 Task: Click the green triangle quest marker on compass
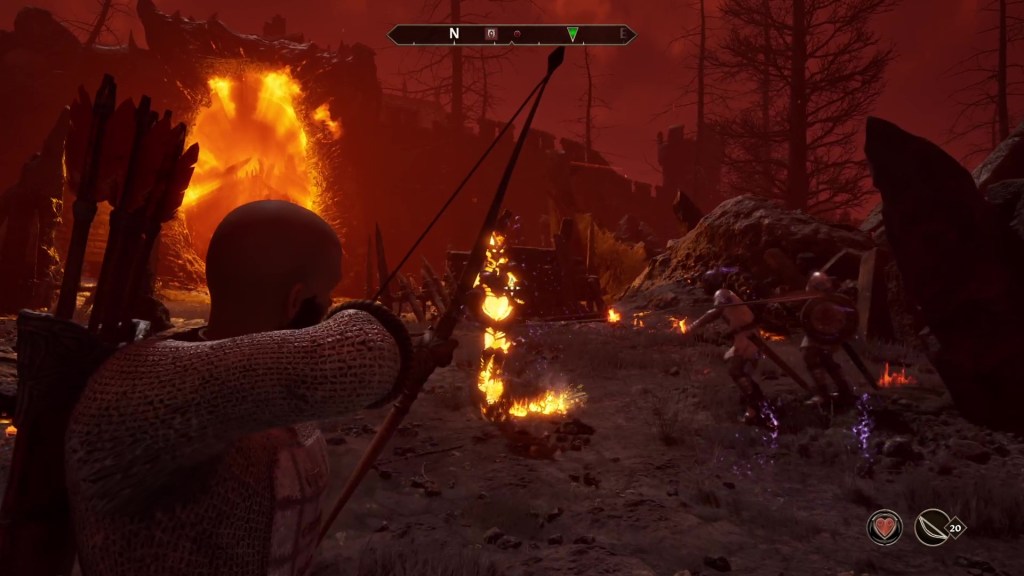tap(572, 34)
